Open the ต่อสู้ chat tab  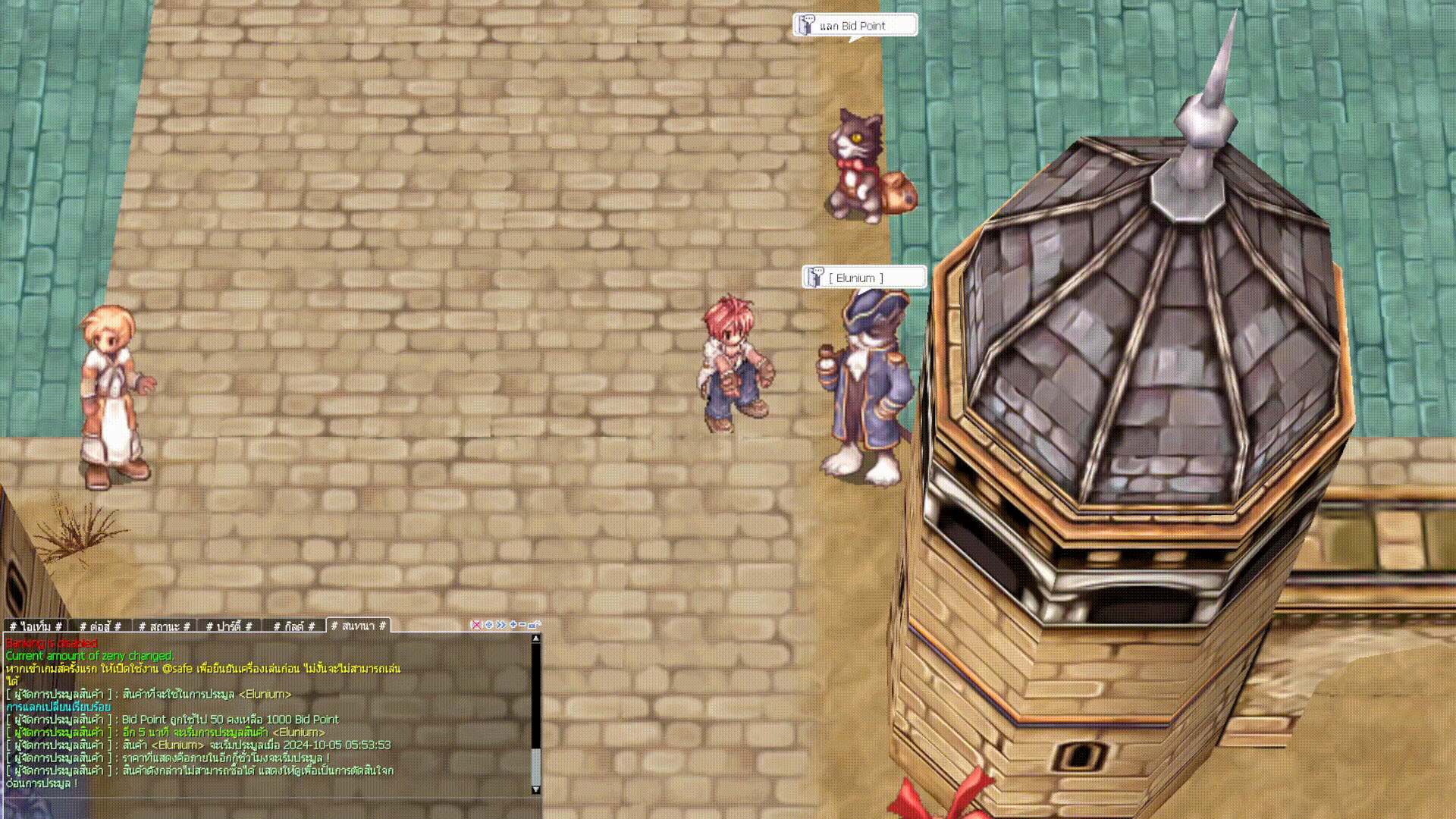click(100, 626)
